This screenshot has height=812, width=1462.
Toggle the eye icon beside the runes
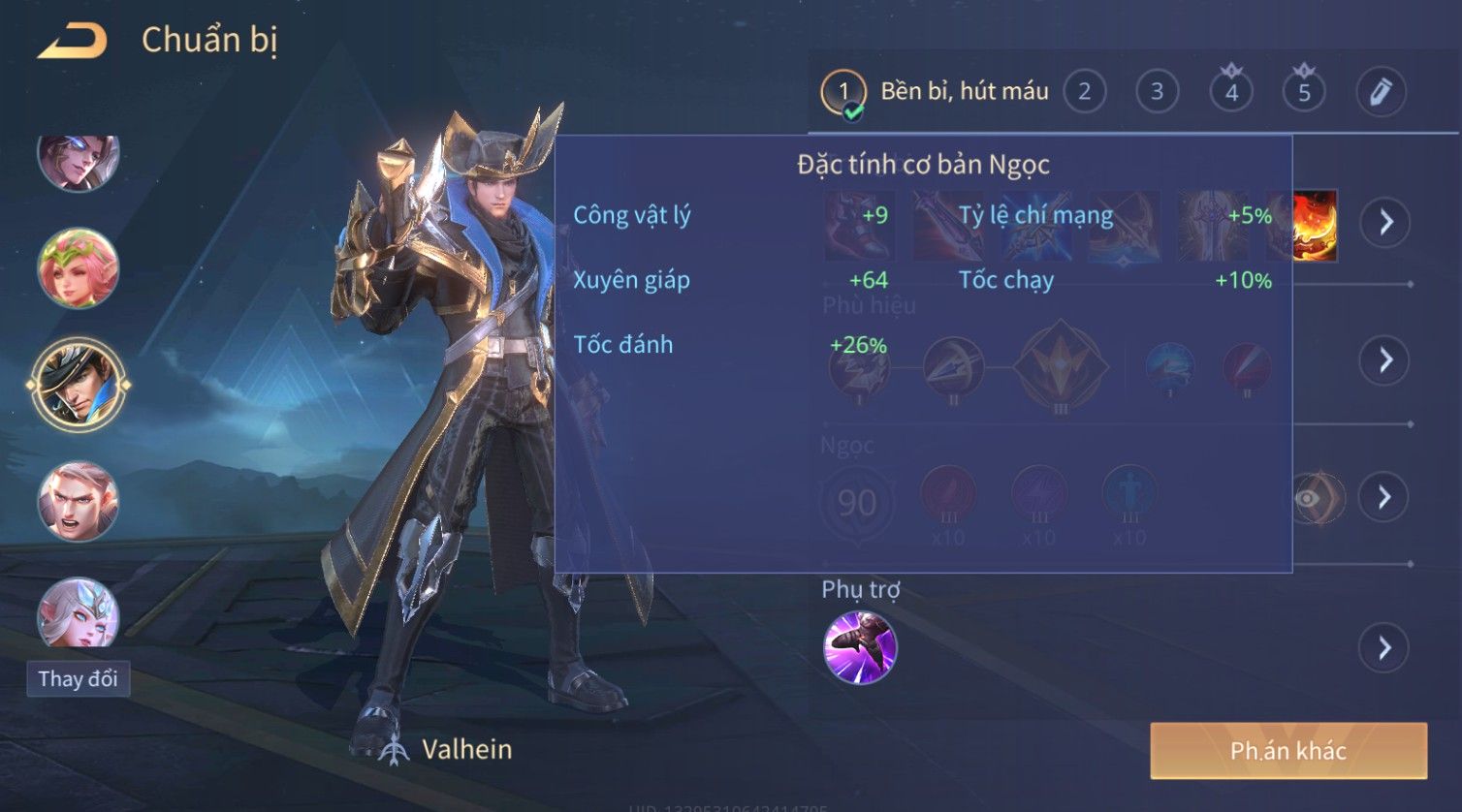tap(1309, 498)
